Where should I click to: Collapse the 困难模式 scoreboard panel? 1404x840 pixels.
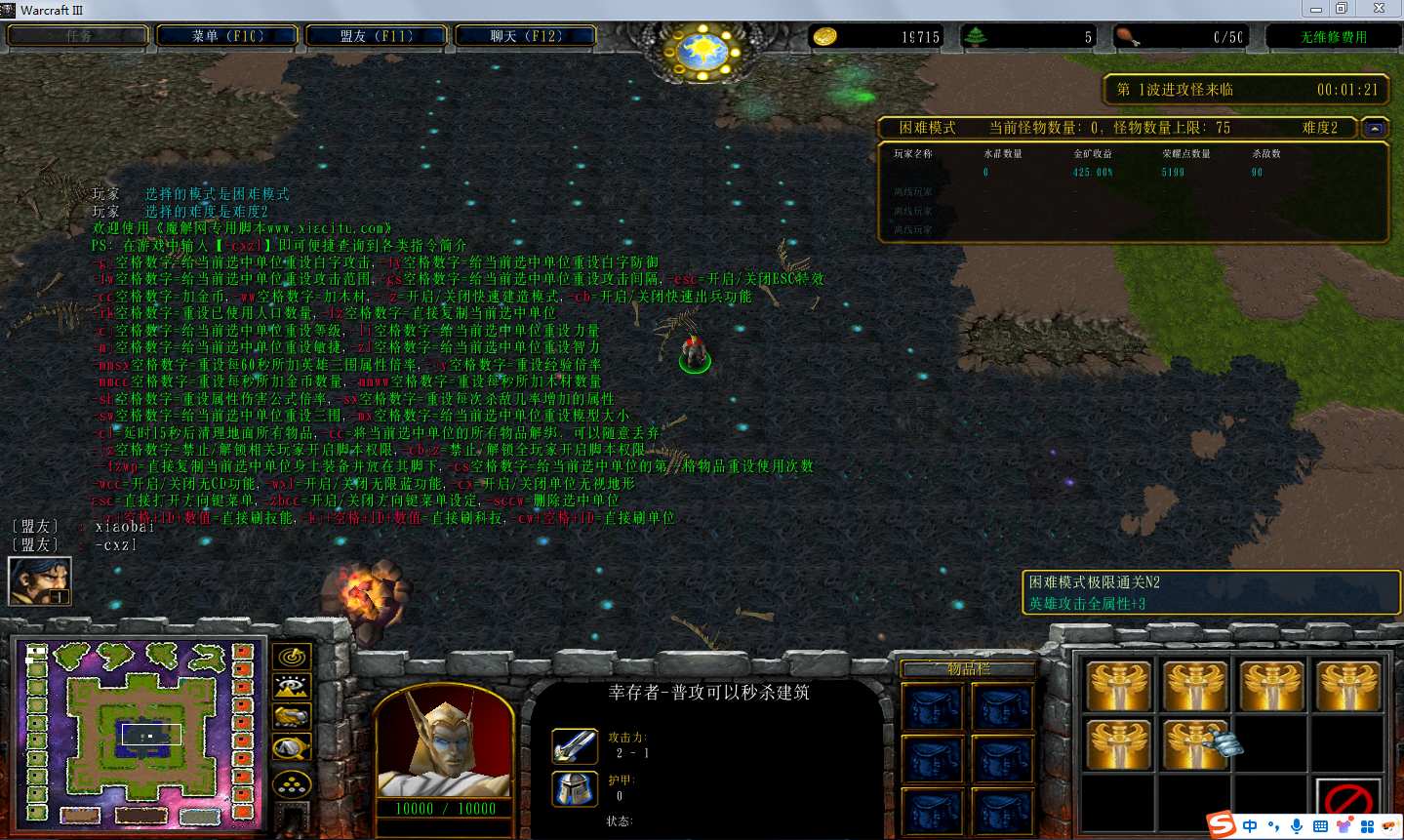[x=1375, y=128]
